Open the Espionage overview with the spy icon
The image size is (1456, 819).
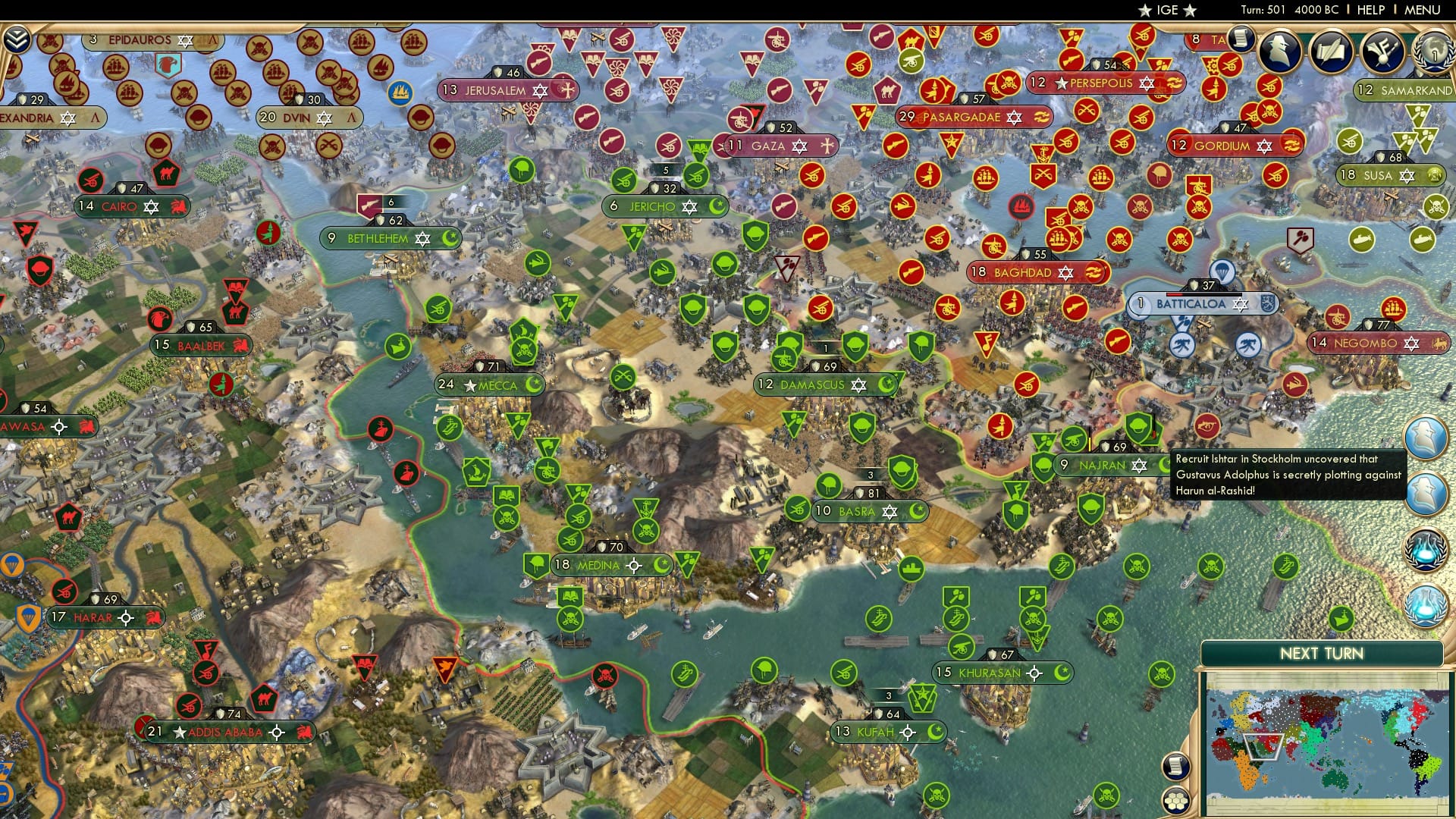click(1280, 53)
